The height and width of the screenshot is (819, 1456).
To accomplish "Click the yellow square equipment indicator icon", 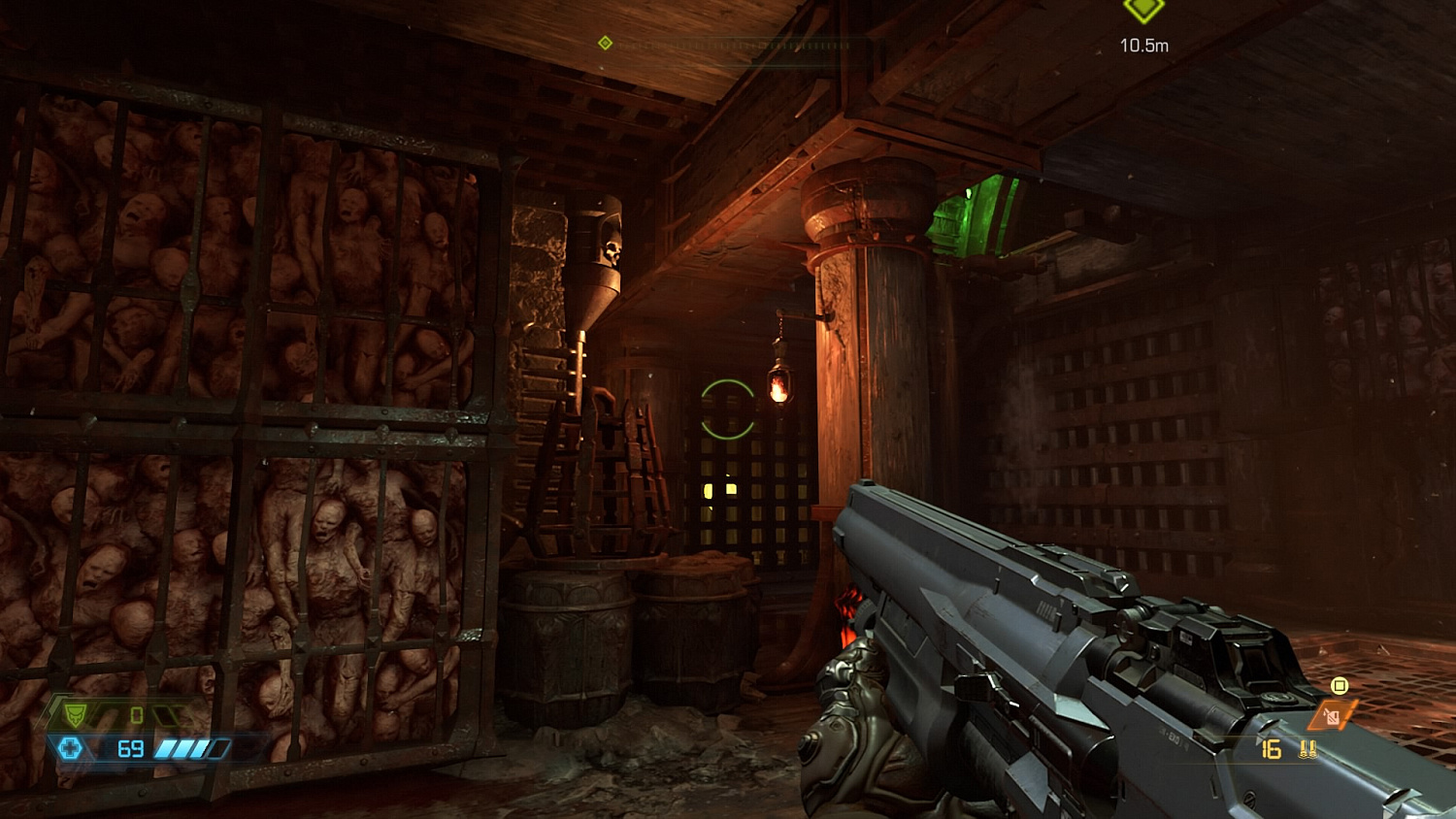I will (1340, 685).
